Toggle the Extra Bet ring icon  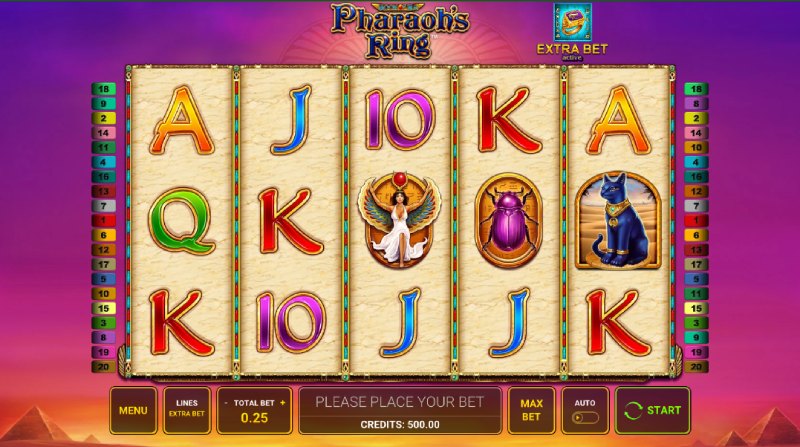click(572, 23)
